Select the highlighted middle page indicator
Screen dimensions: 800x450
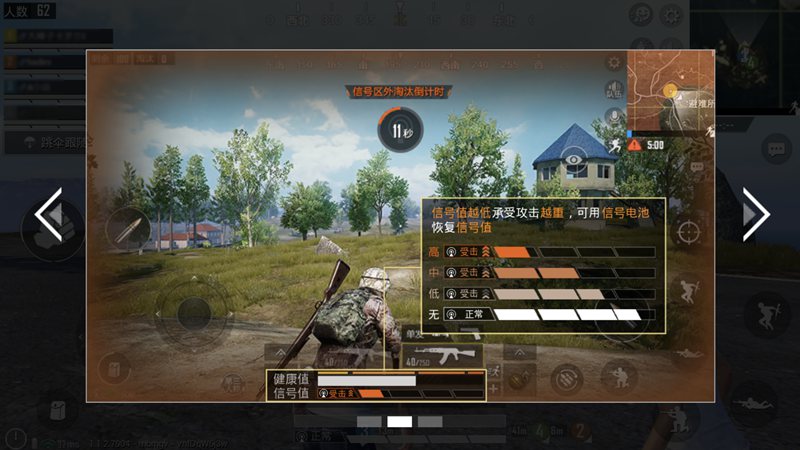click(400, 422)
